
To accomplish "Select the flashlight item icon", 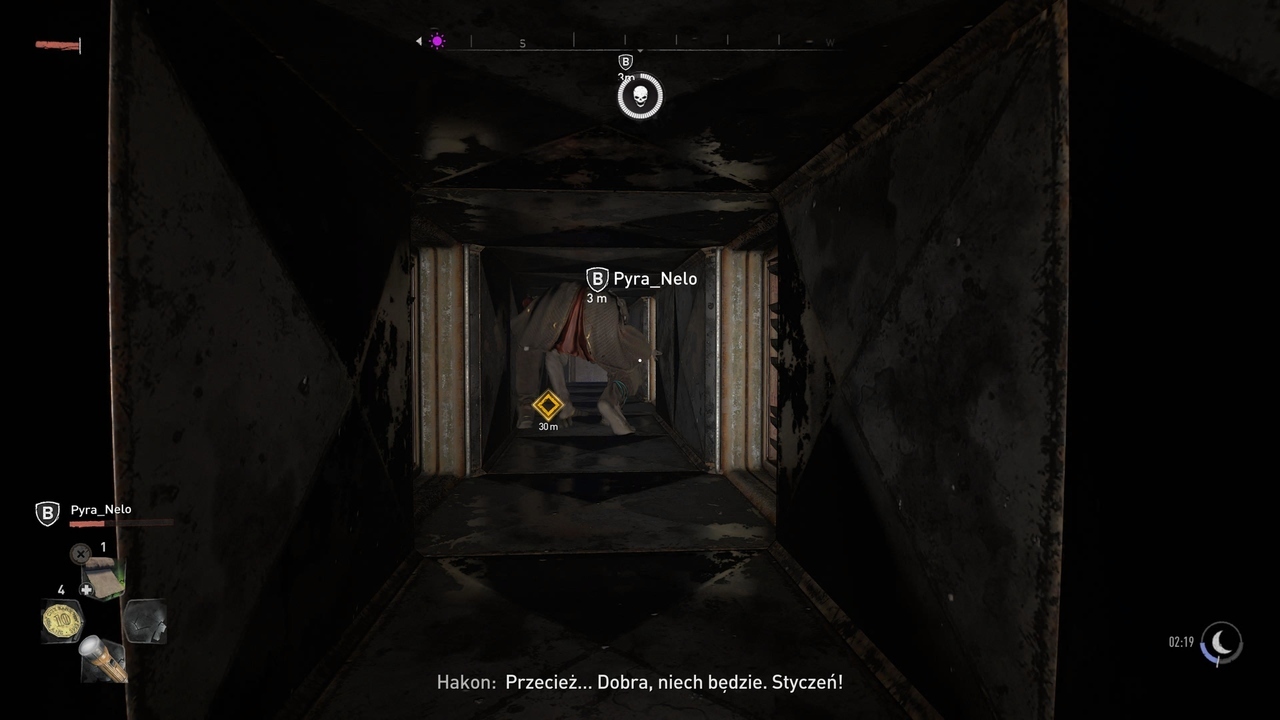I will point(102,656).
